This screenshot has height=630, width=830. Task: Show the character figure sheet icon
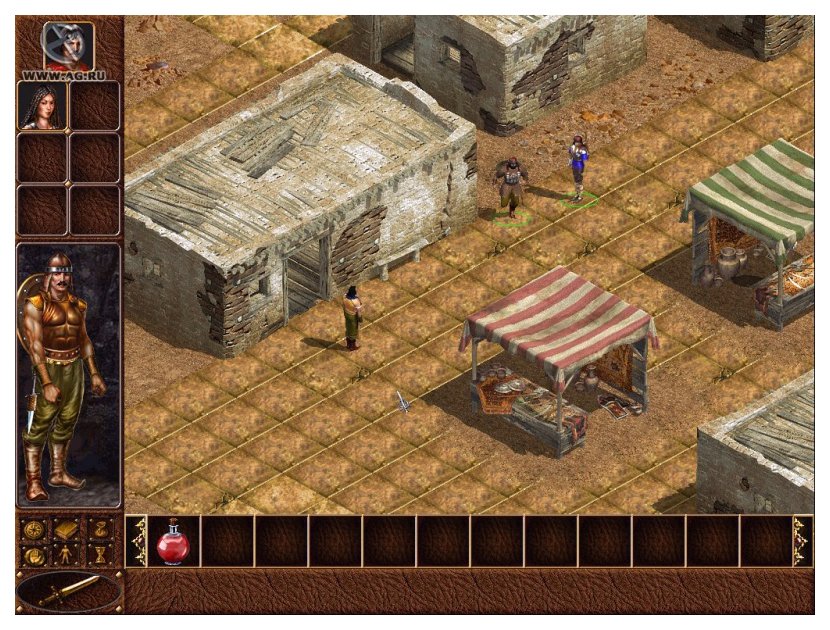pyautogui.click(x=68, y=554)
